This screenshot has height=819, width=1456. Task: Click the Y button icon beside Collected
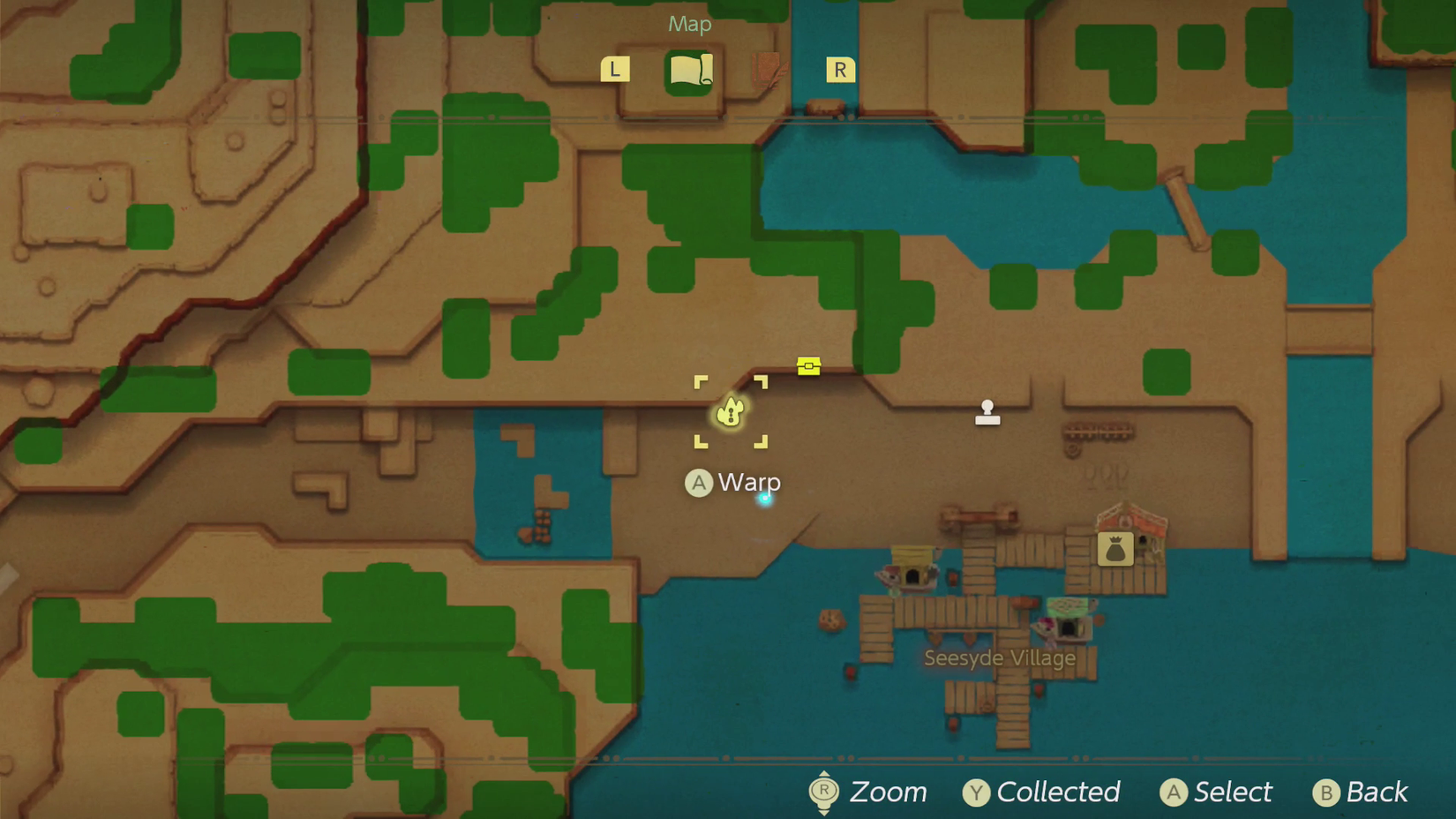pos(975,793)
